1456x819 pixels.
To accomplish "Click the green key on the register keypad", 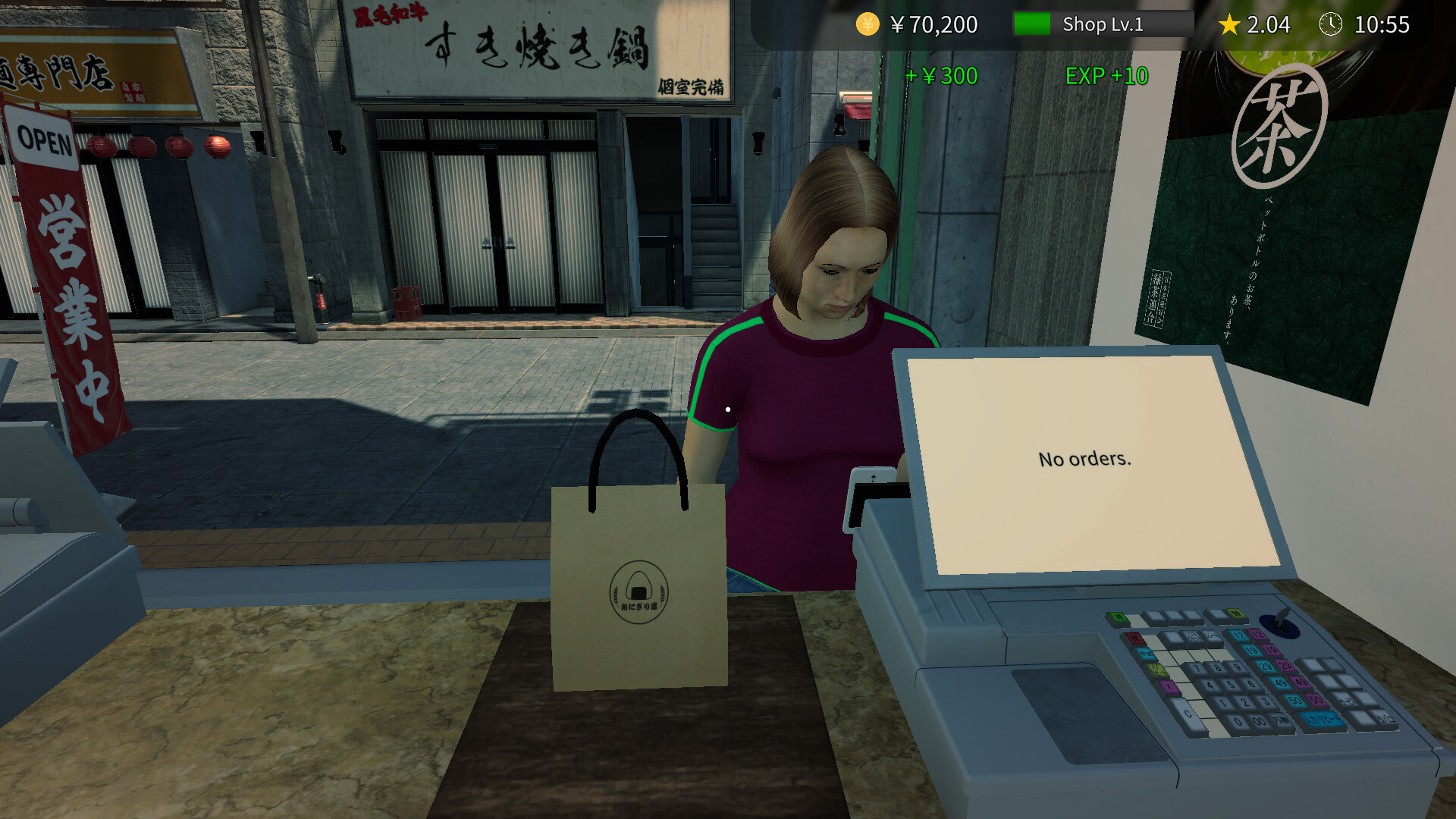I will (1119, 617).
